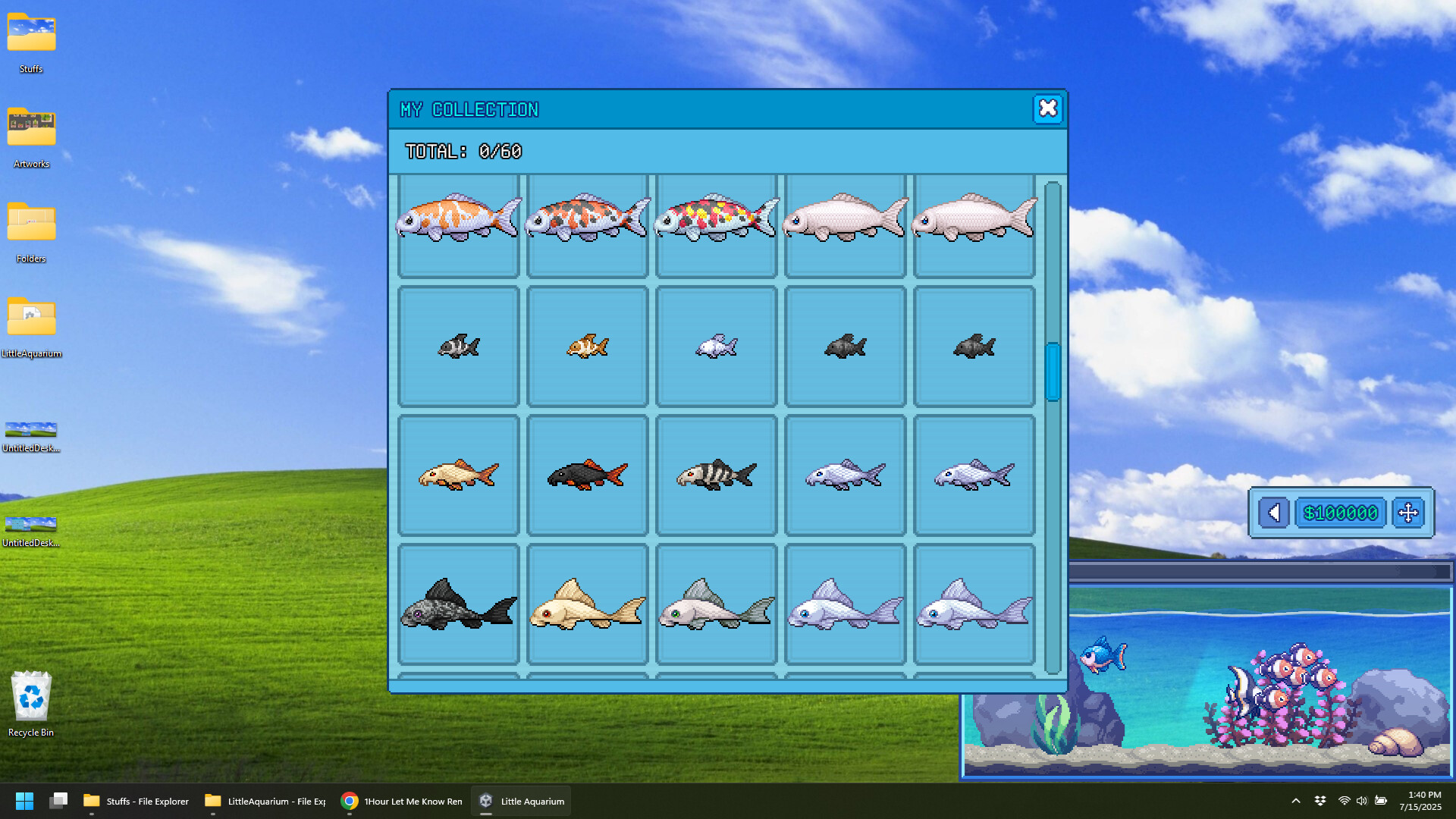Switch to the 1Hour Let Me Know Ren window
Screen dimensions: 1456x819
400,801
